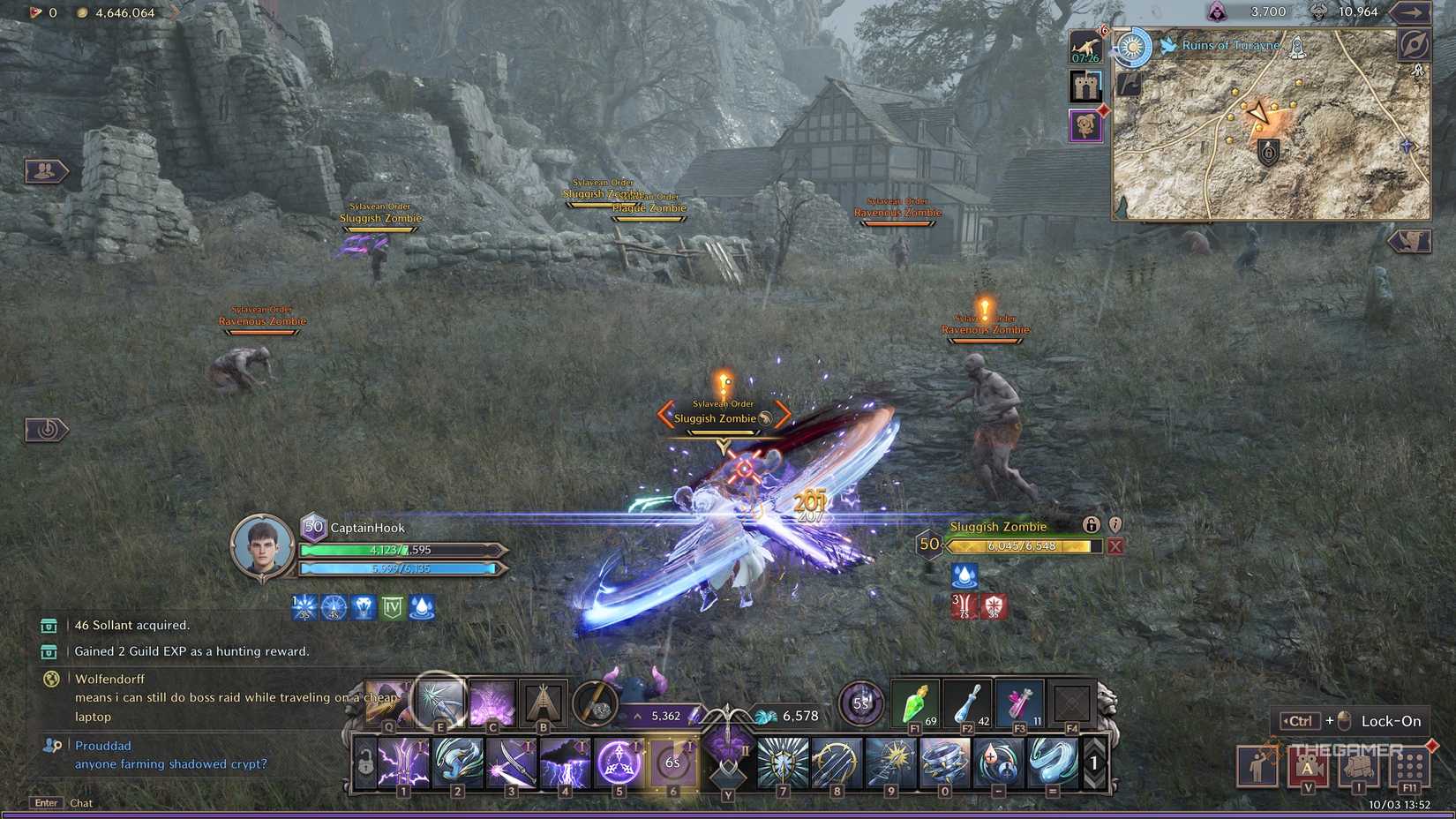Click the castle siege event icon below the timer

tap(1085, 86)
